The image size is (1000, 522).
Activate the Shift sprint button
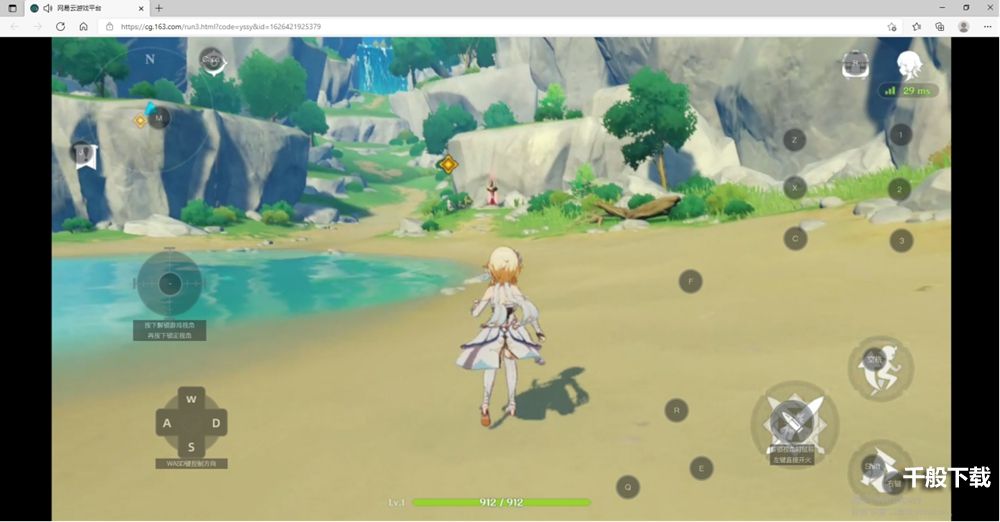(877, 468)
